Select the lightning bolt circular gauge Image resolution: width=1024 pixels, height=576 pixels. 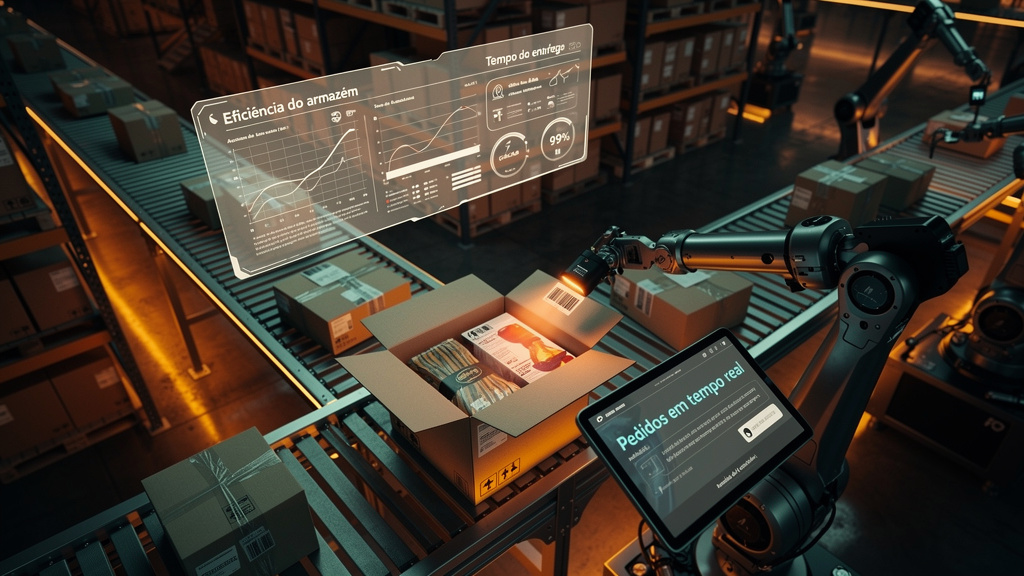509,153
